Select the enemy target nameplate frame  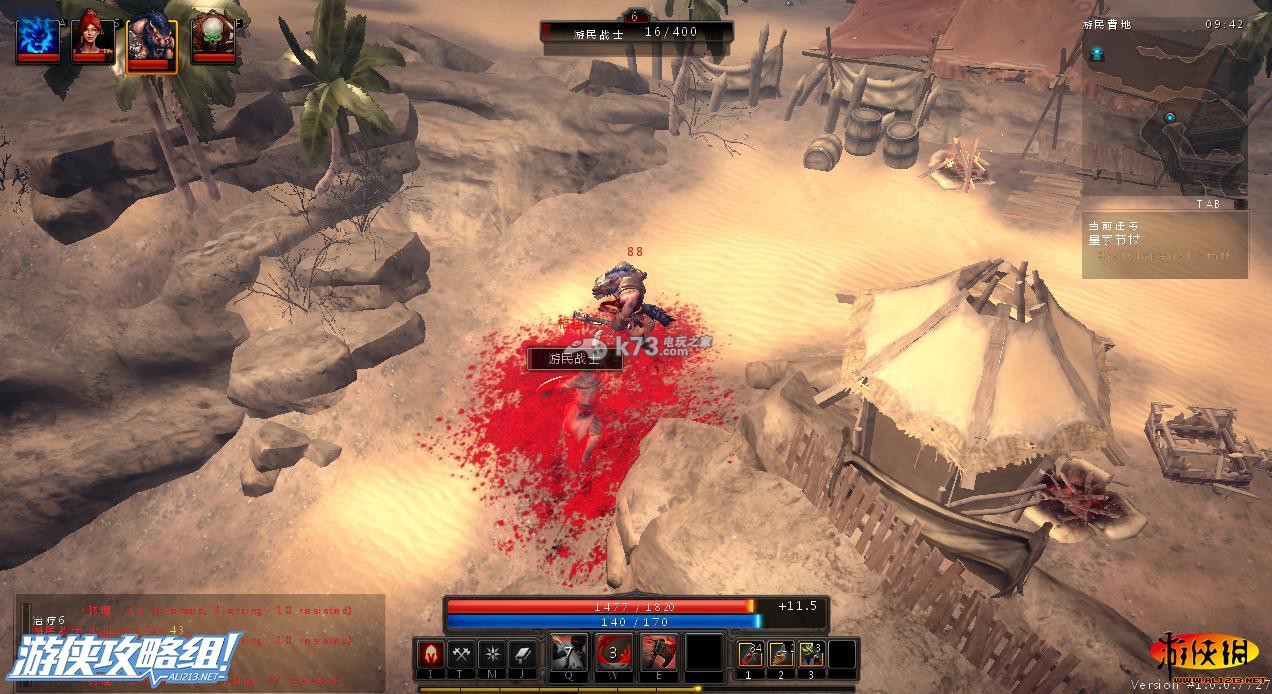[x=636, y=32]
